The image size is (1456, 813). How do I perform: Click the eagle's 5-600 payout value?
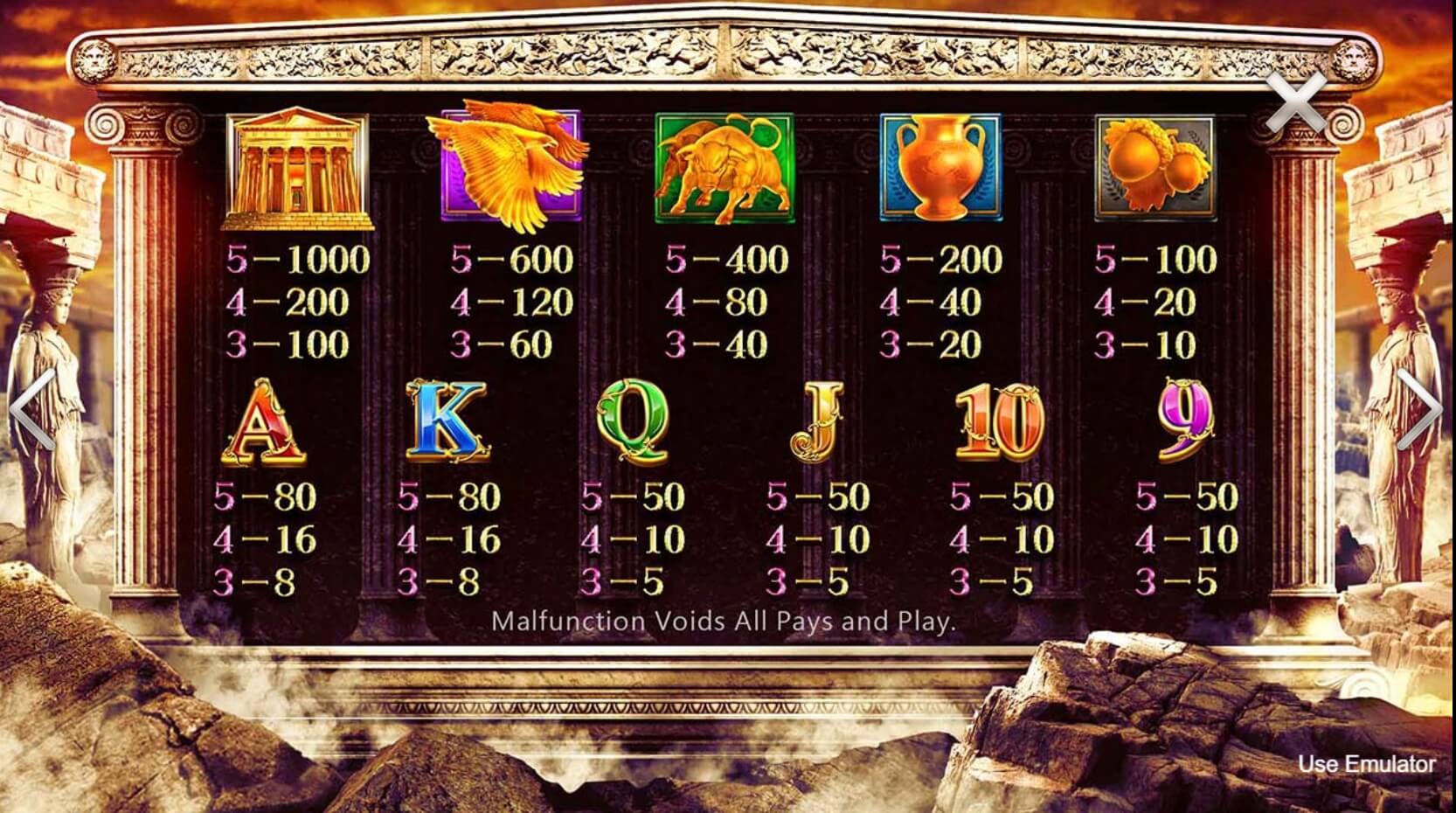(x=511, y=259)
